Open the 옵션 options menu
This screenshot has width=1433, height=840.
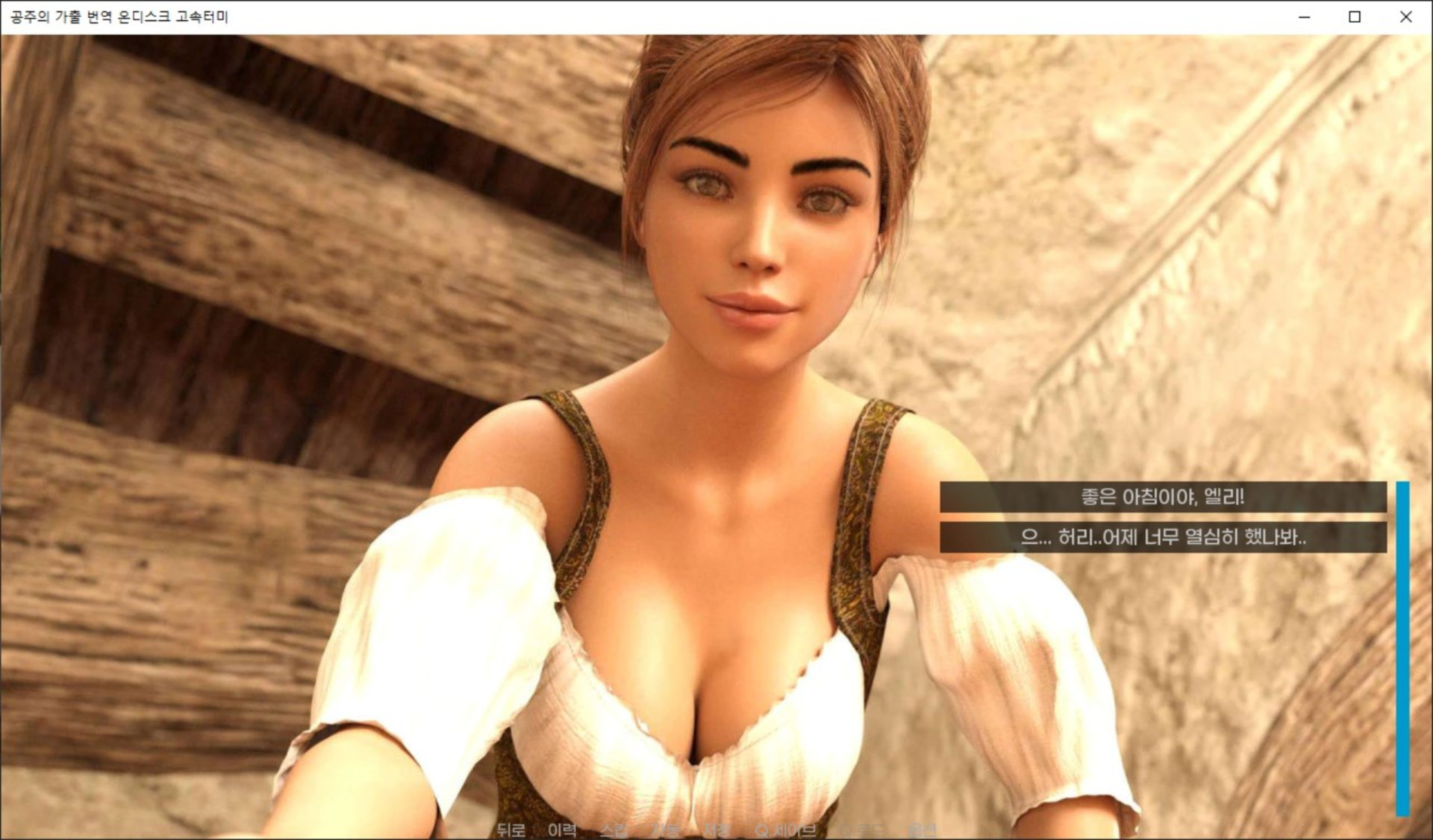point(922,830)
